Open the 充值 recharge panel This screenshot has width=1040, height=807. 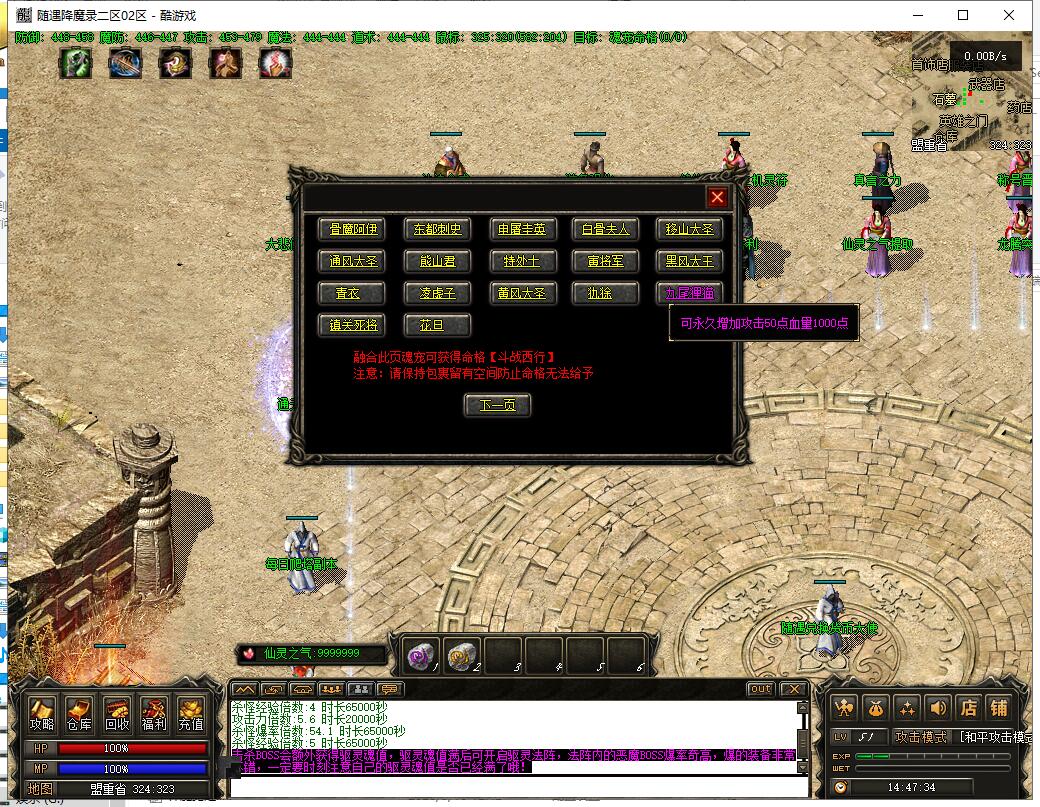click(x=190, y=714)
